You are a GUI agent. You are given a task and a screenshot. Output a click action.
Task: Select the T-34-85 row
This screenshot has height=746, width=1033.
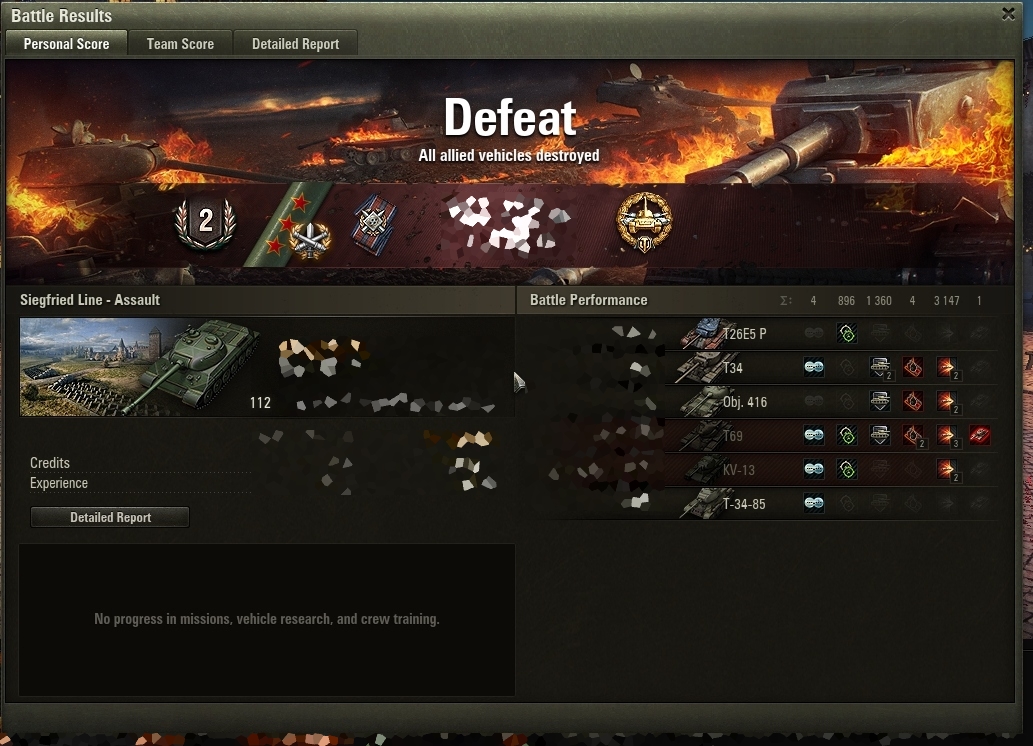click(x=744, y=504)
